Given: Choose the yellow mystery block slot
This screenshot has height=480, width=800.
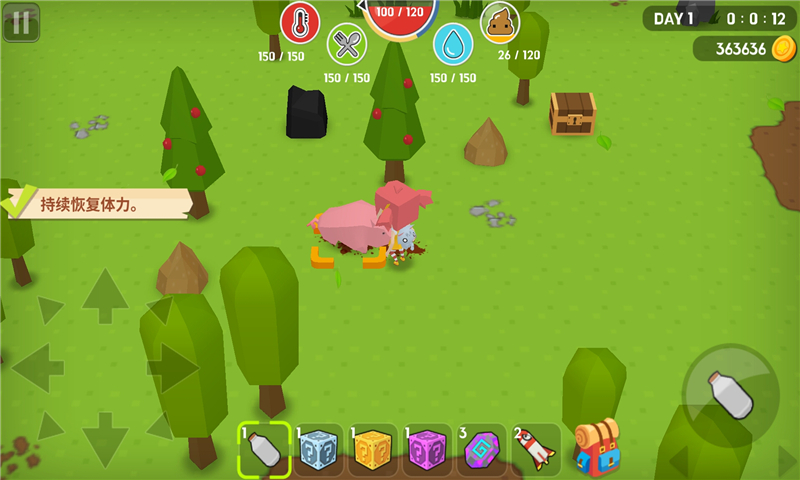Looking at the screenshot, I should point(374,451).
